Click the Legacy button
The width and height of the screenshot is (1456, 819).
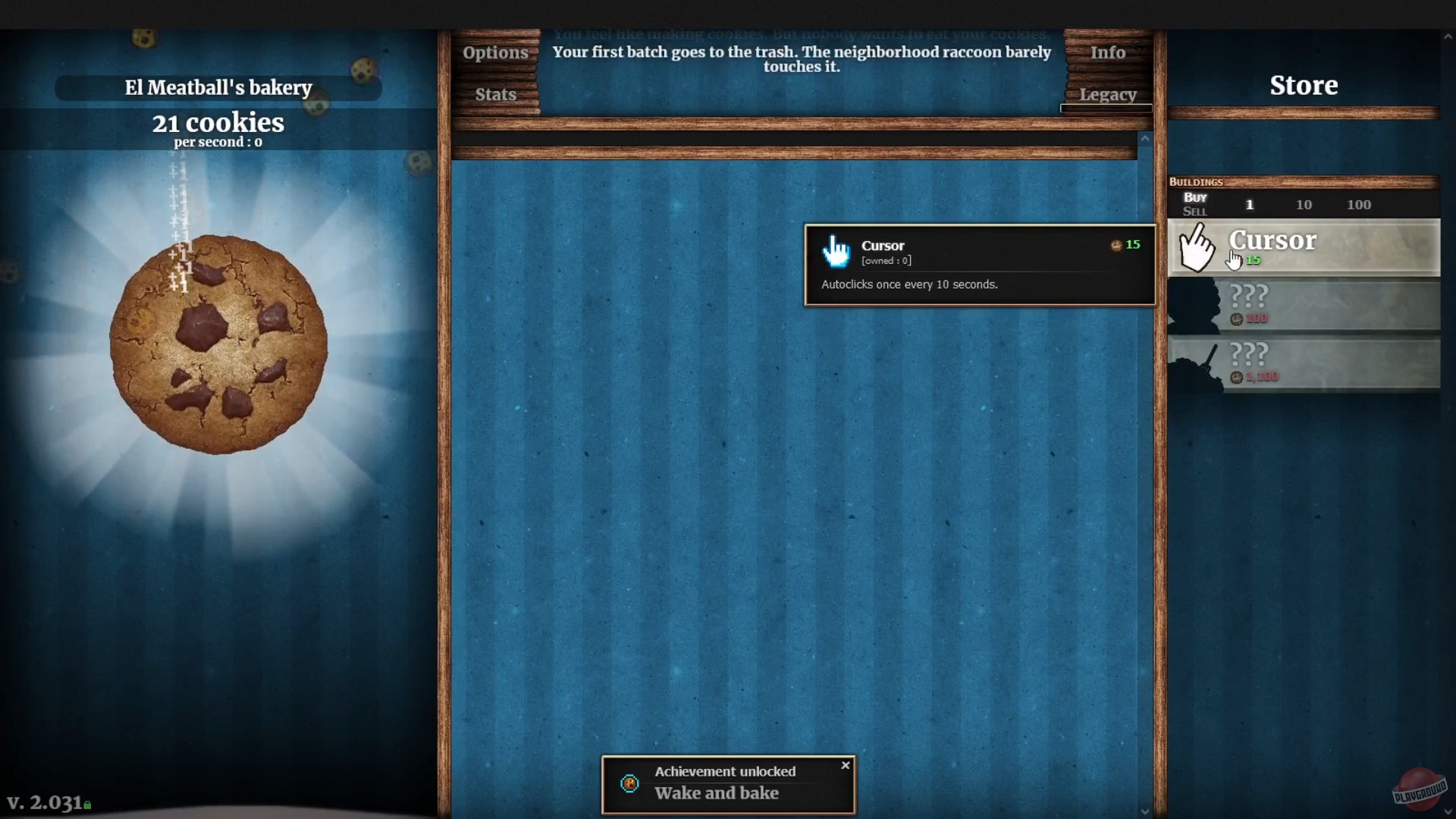click(x=1108, y=94)
